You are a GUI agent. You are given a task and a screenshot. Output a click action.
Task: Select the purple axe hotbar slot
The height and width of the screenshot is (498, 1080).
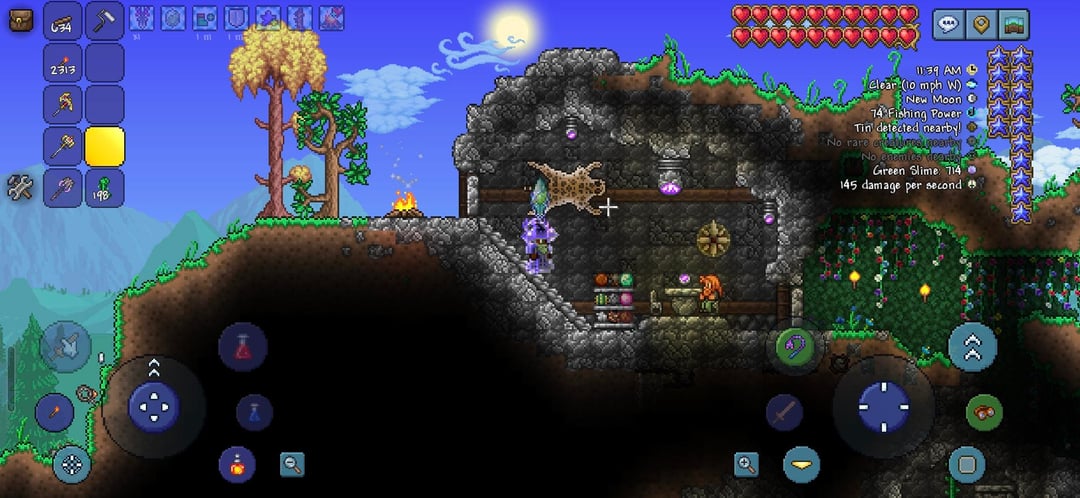click(63, 187)
